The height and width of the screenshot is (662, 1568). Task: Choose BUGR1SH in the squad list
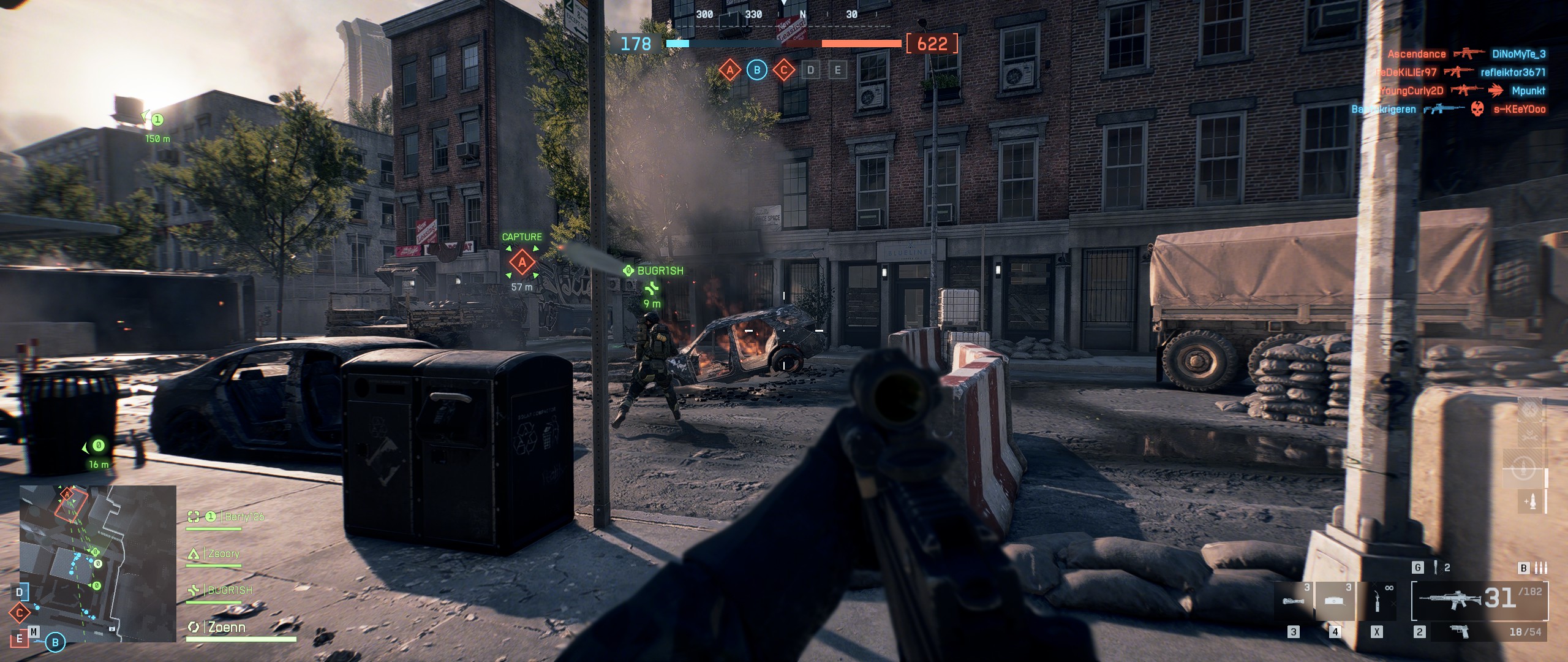click(x=229, y=590)
